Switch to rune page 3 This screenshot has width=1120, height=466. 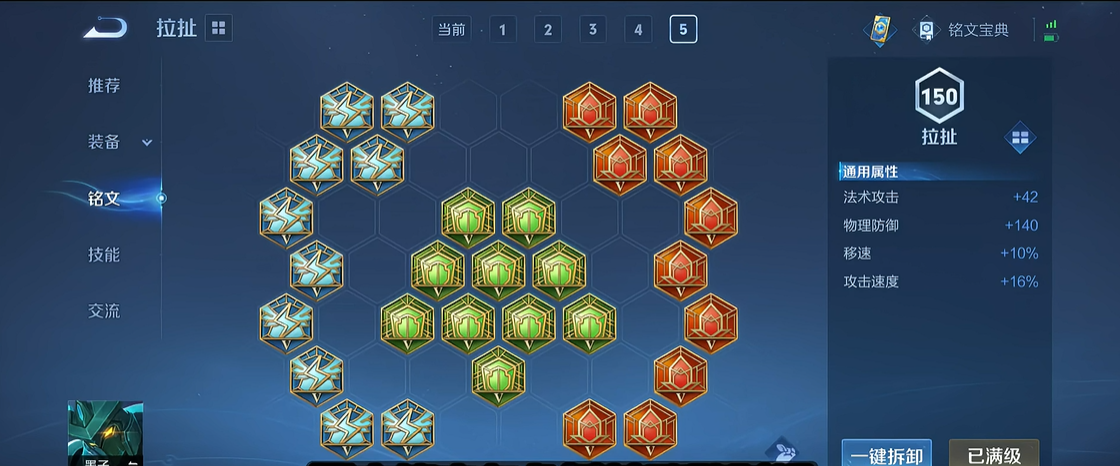(592, 29)
